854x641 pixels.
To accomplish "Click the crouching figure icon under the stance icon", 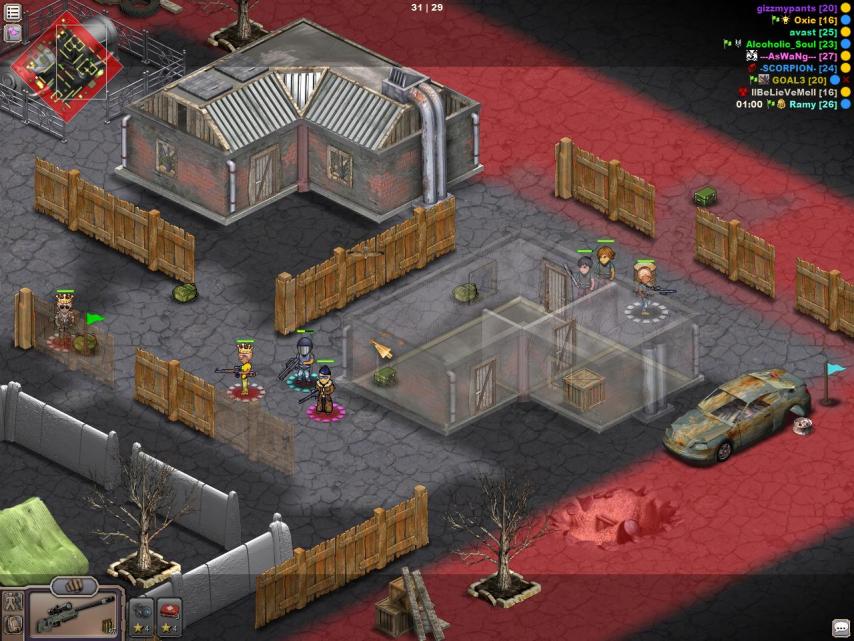I will pos(14,626).
